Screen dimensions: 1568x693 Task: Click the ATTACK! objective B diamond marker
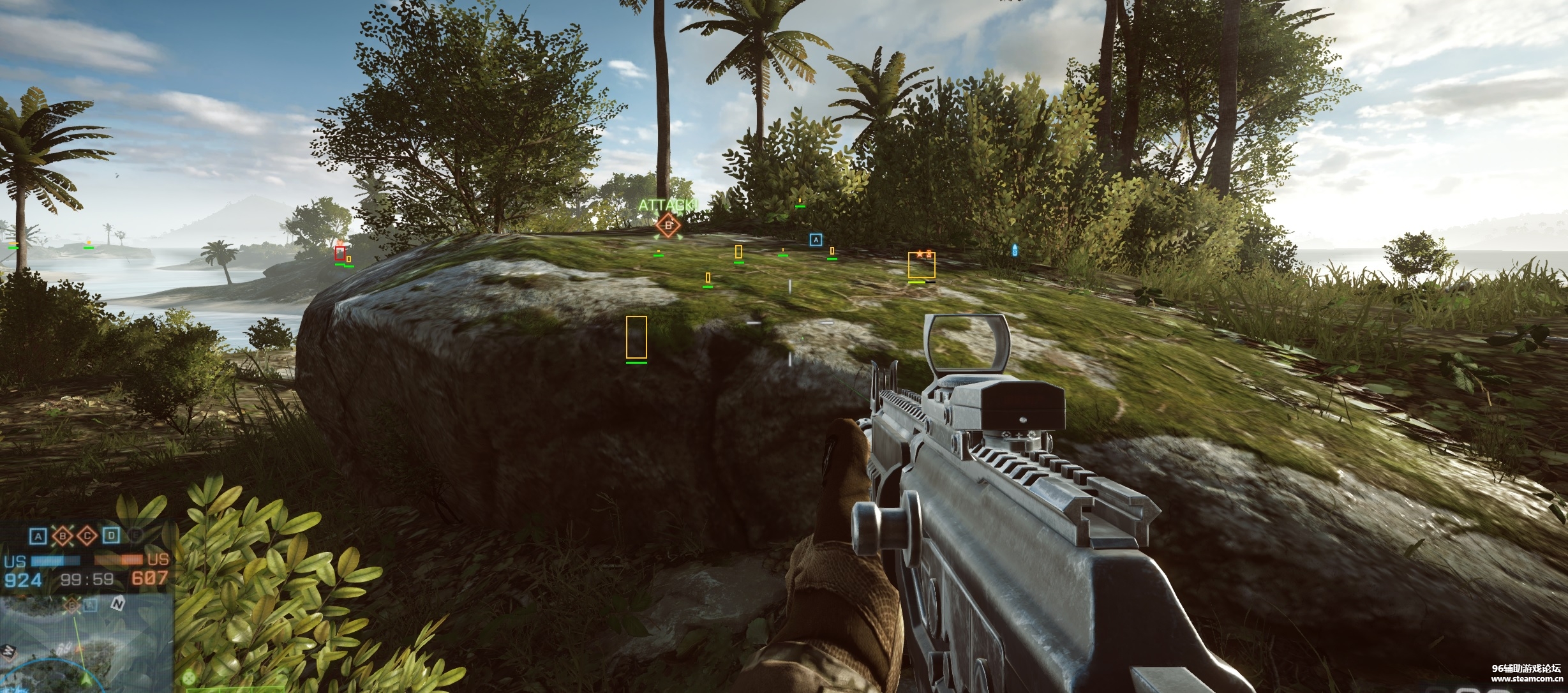[x=668, y=225]
